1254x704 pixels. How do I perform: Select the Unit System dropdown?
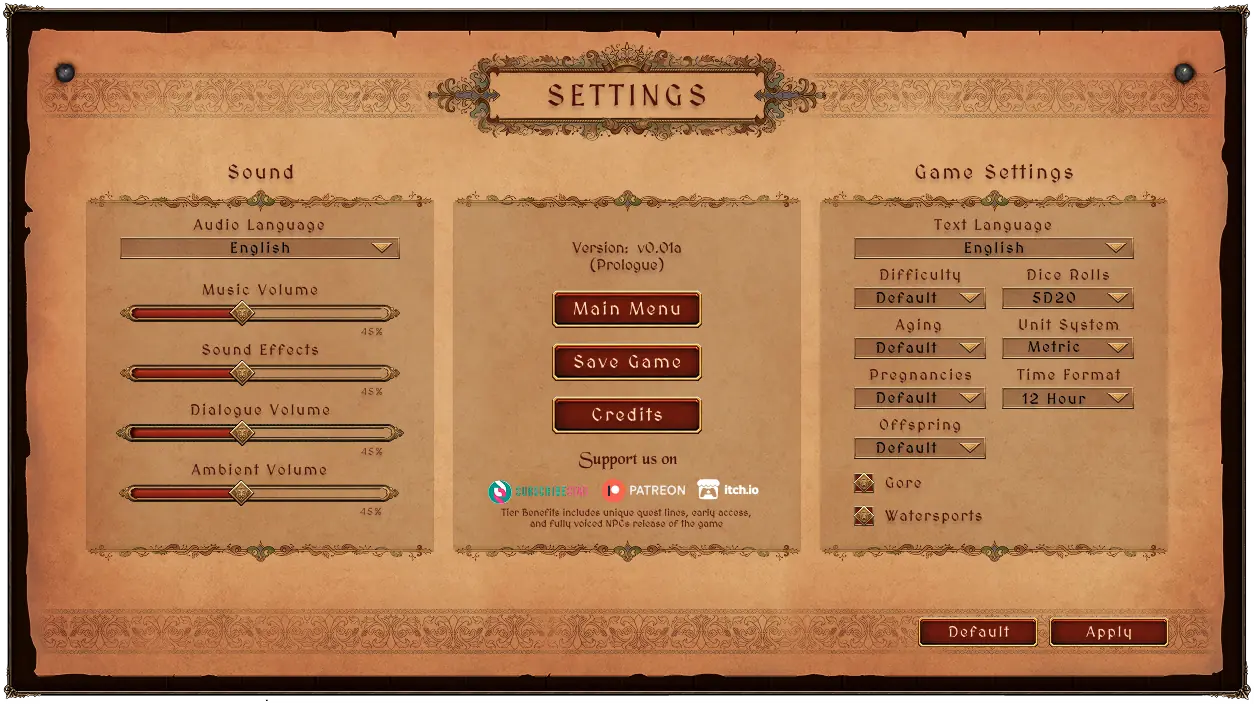1067,348
